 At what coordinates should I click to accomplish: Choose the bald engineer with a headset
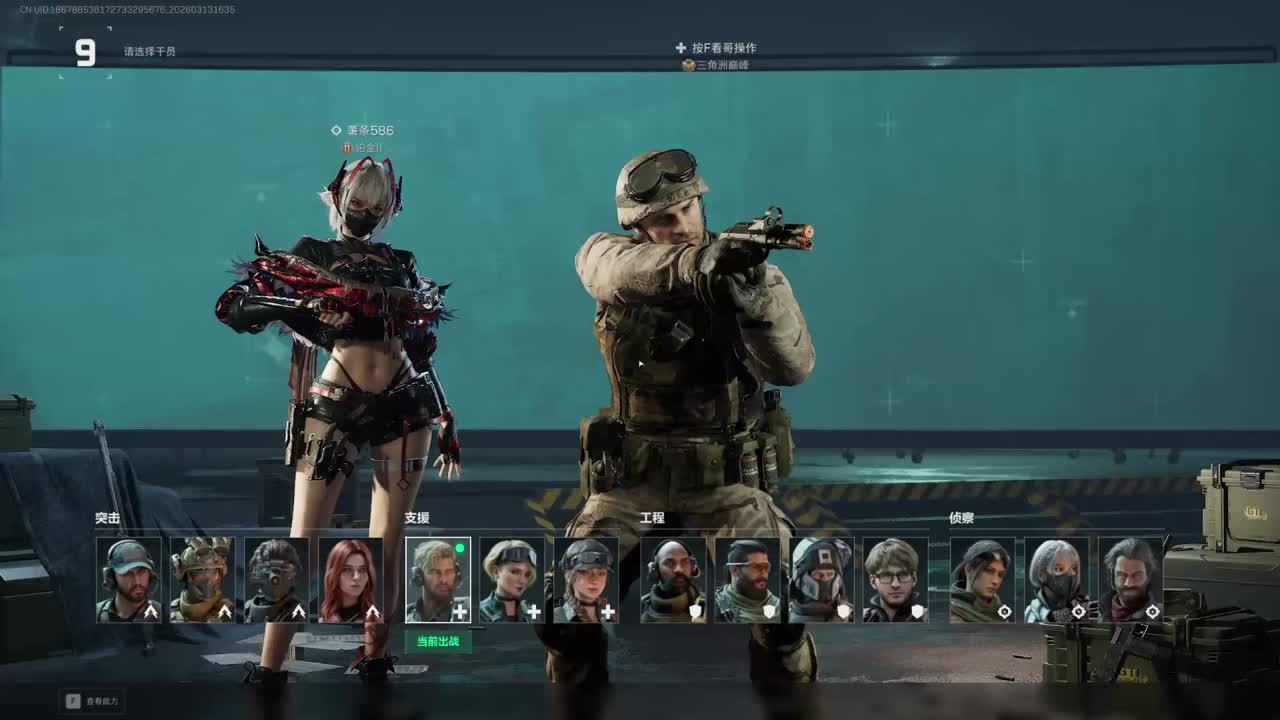(673, 580)
